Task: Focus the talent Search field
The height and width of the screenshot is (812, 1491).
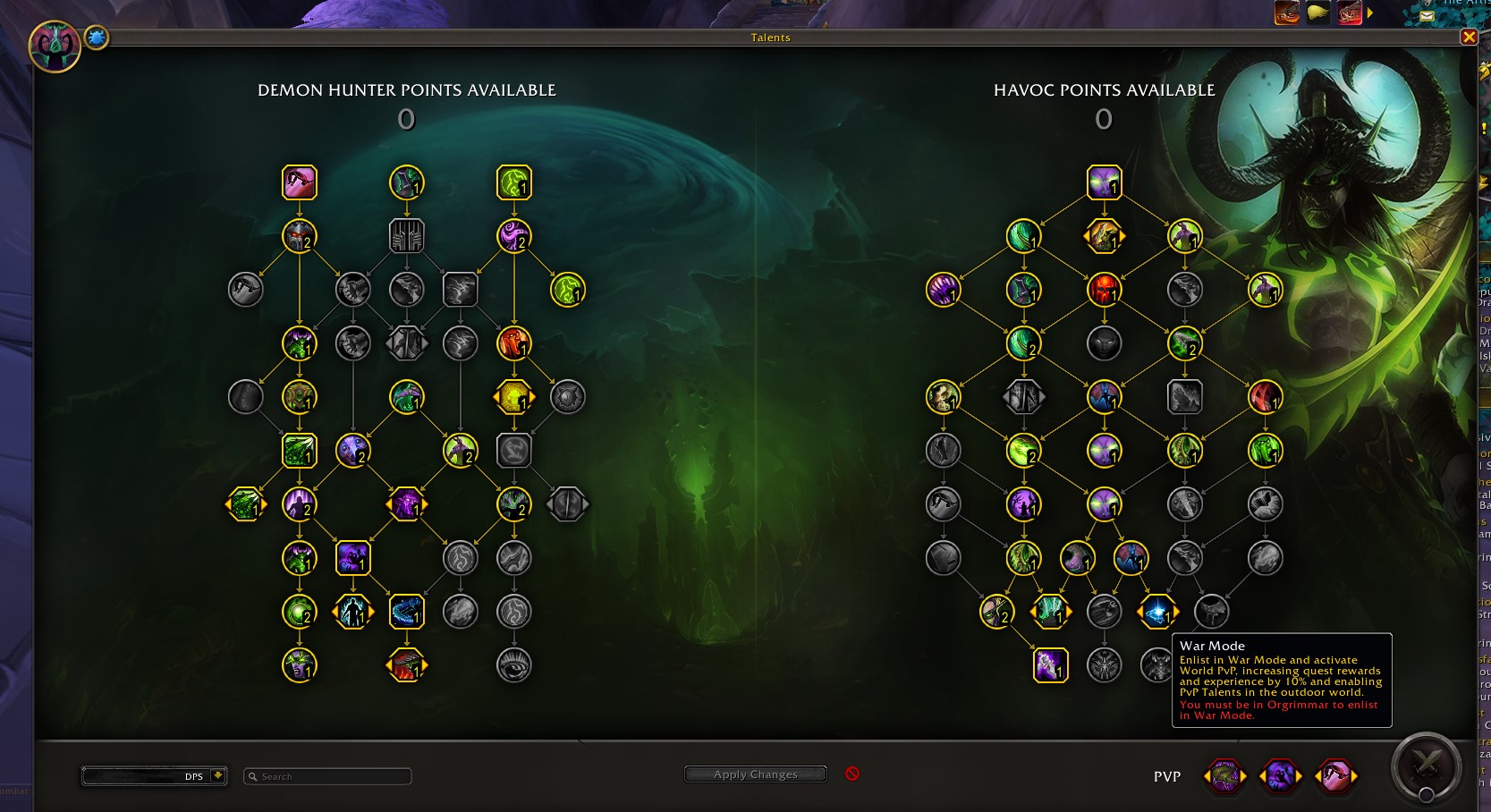Action: click(x=327, y=776)
